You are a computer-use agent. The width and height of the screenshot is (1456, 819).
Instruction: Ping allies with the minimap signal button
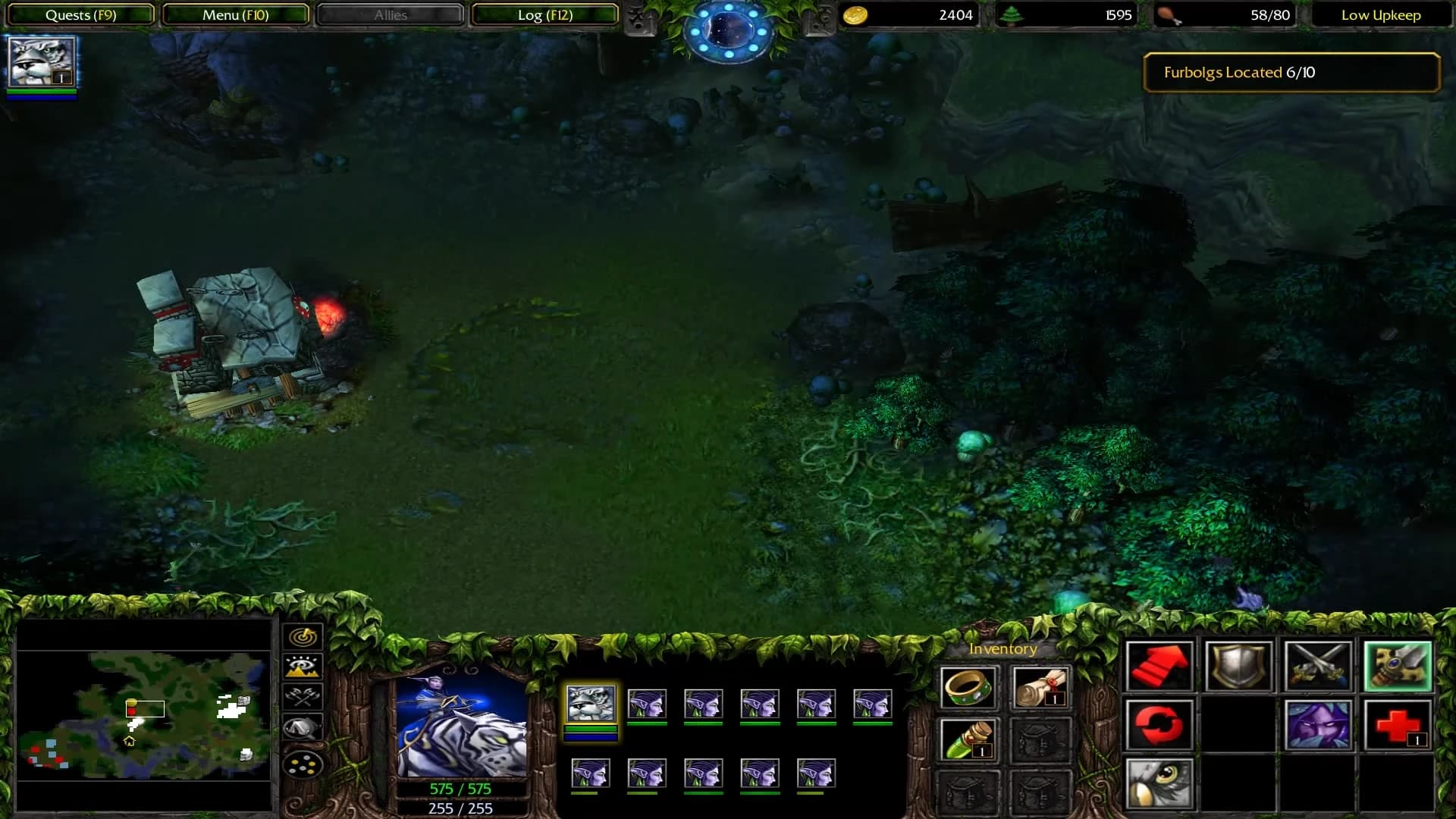pyautogui.click(x=303, y=637)
